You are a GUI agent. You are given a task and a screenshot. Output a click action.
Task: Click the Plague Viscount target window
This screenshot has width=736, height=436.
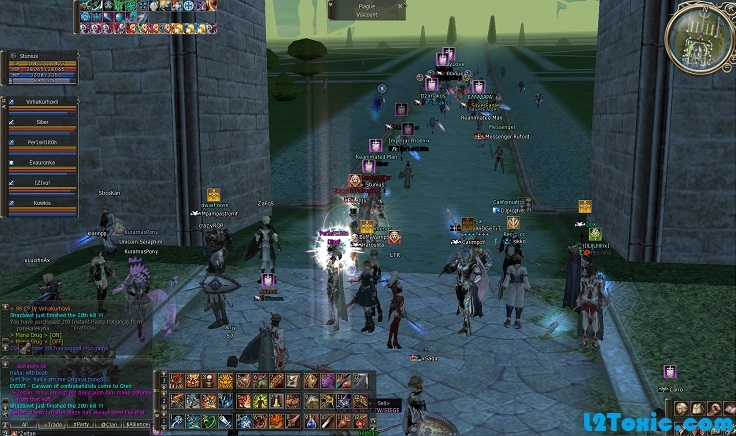pos(367,11)
